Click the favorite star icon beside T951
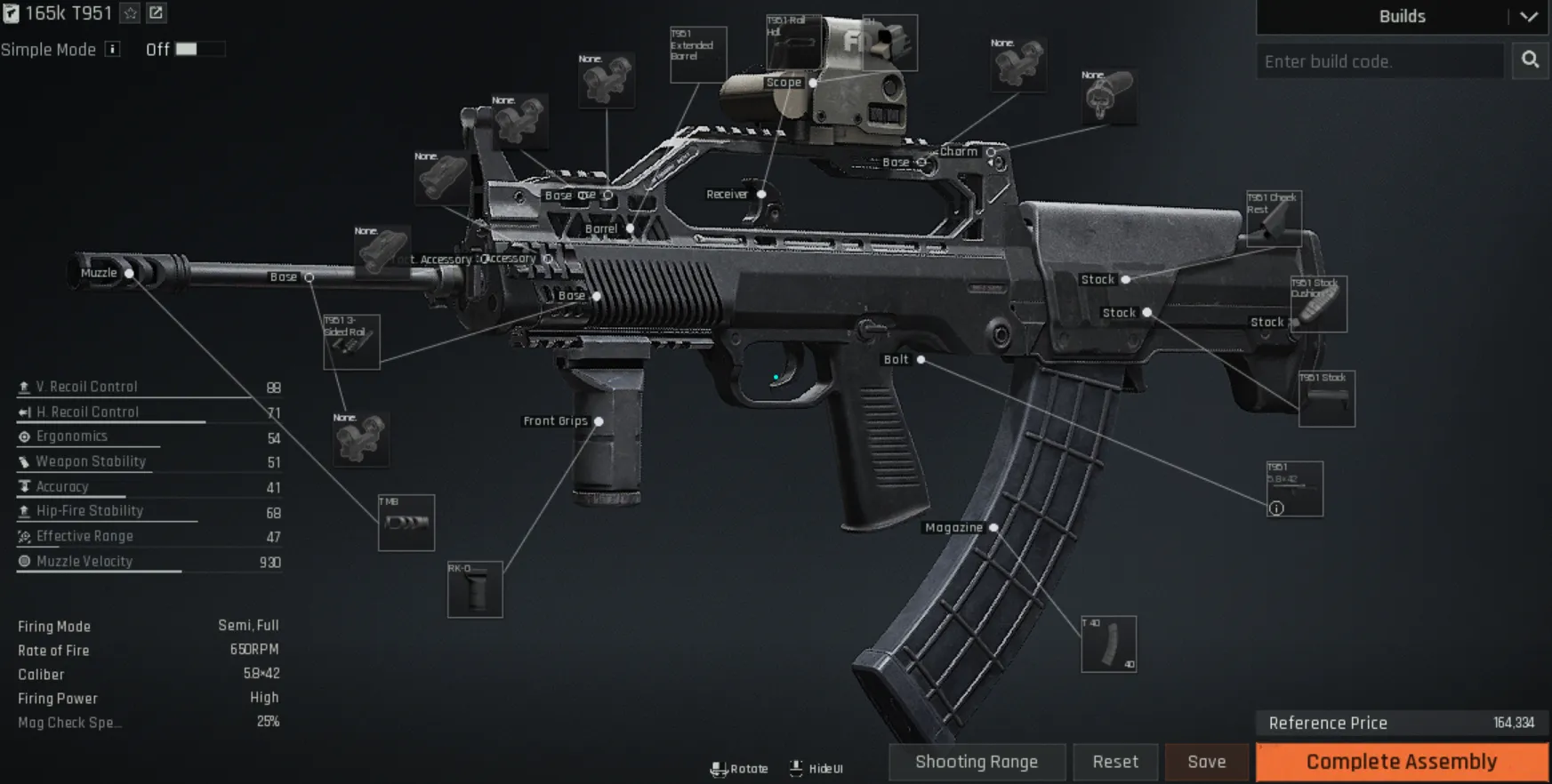Screen dimensions: 1552x784 [128, 13]
